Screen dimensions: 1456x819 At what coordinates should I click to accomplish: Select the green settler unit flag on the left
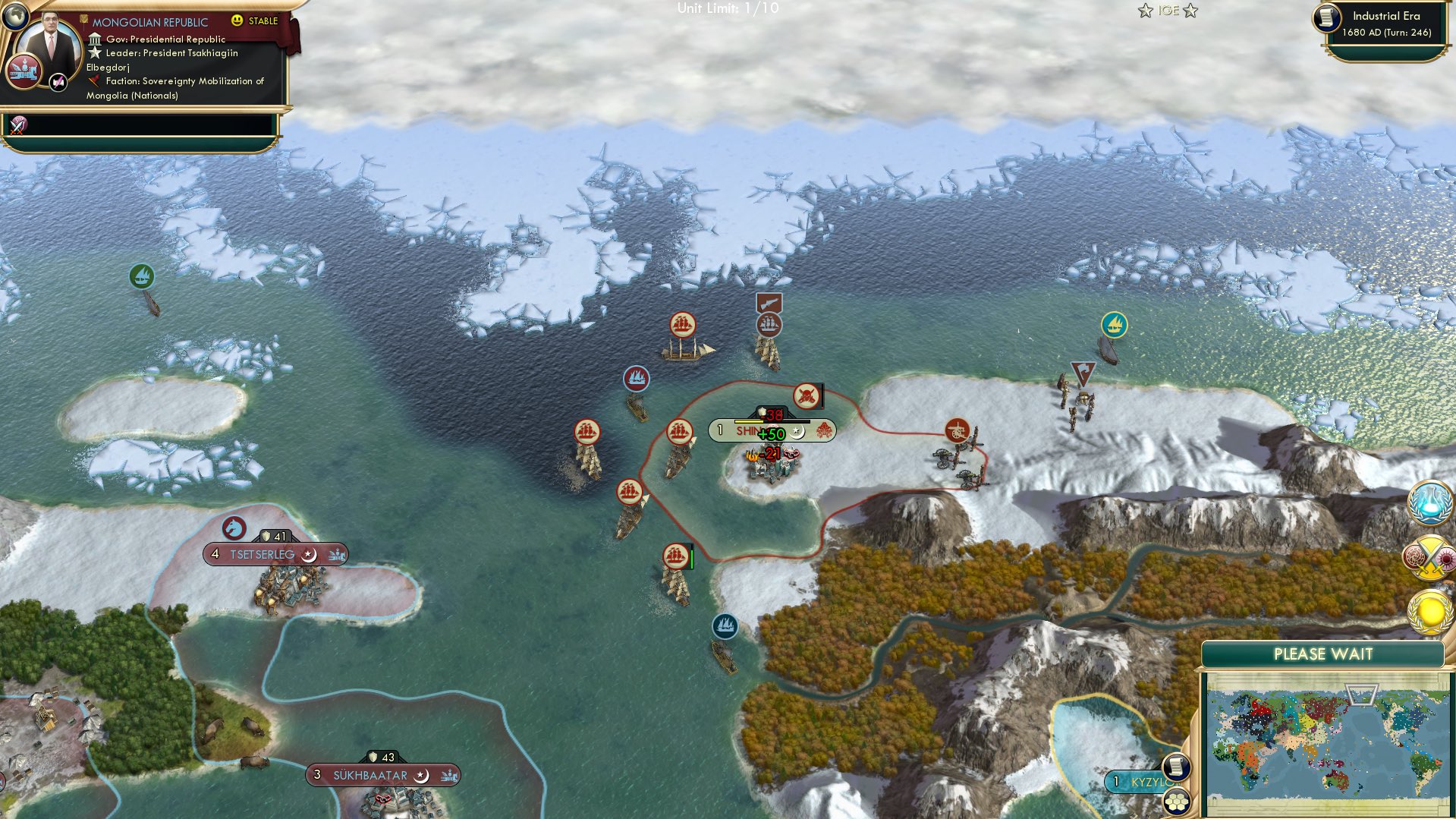[x=142, y=276]
